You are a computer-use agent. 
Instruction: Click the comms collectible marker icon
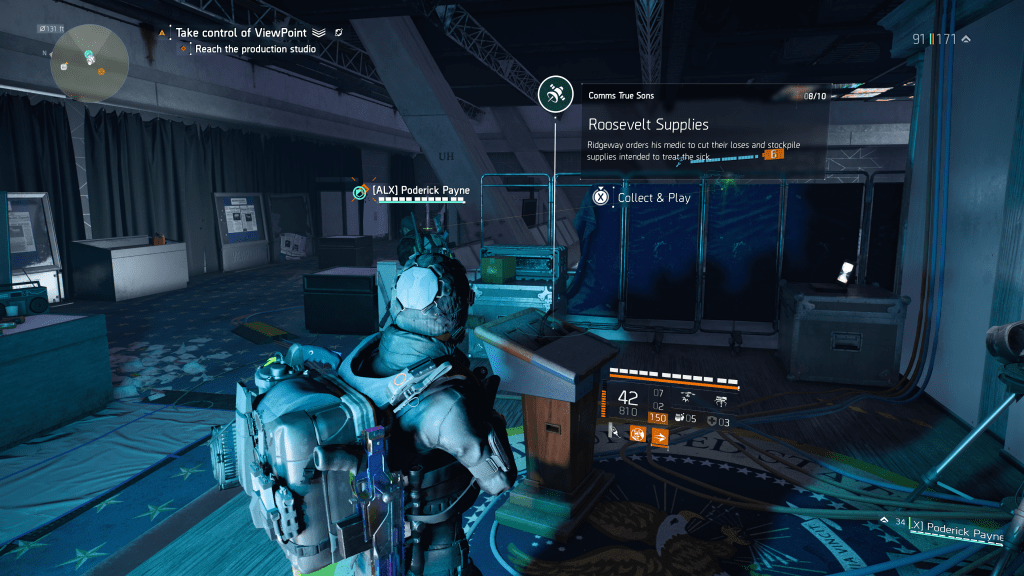pyautogui.click(x=554, y=96)
